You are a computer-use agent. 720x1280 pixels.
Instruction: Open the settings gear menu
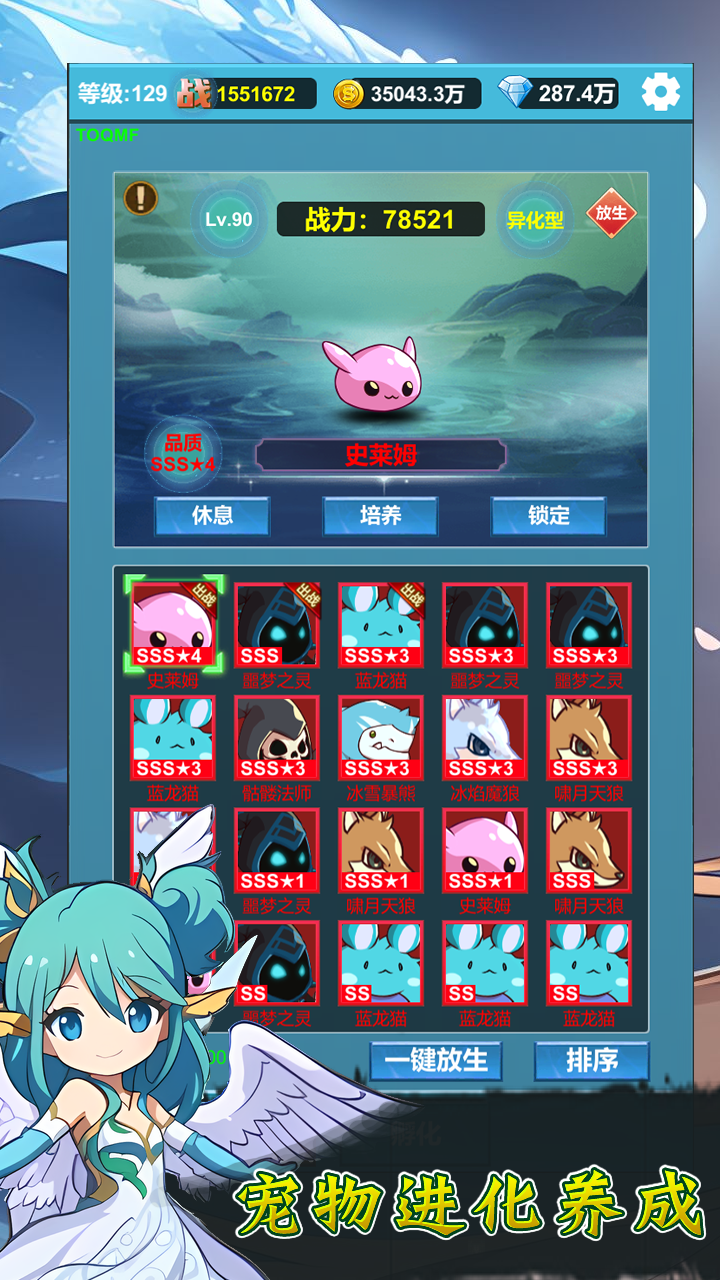[x=660, y=93]
